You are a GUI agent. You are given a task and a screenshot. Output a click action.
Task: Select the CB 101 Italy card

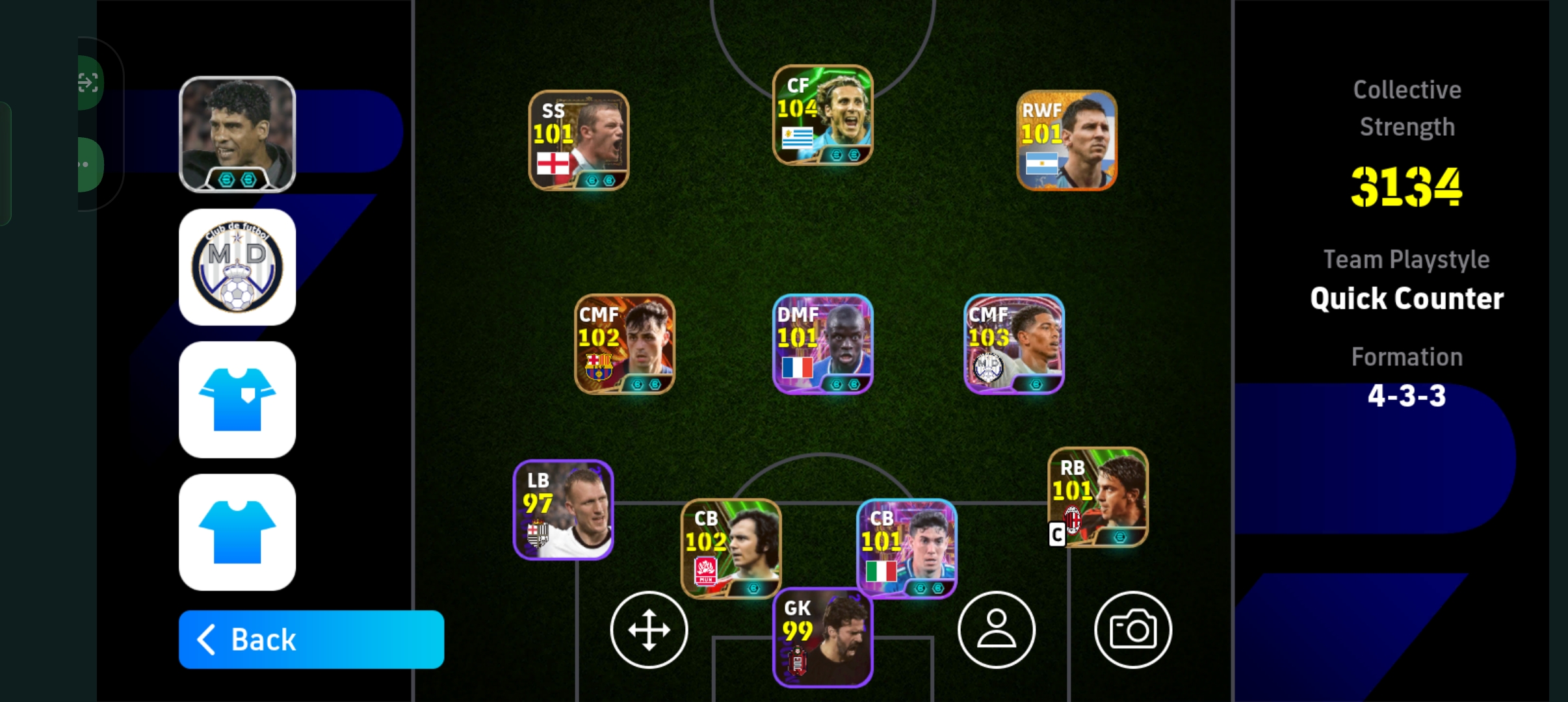906,548
